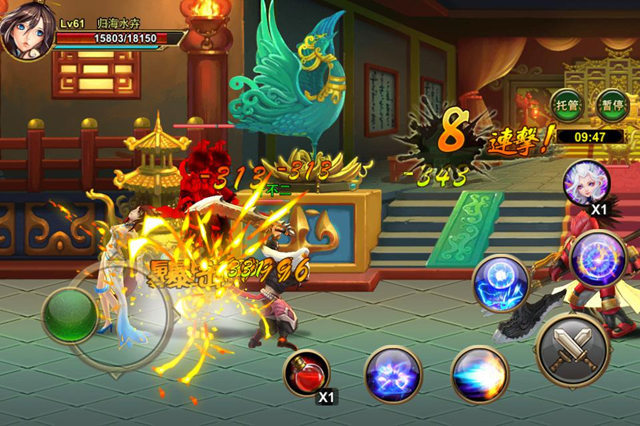Trigger the blue swirling orb skill
This screenshot has height=426, width=640.
coord(499,282)
